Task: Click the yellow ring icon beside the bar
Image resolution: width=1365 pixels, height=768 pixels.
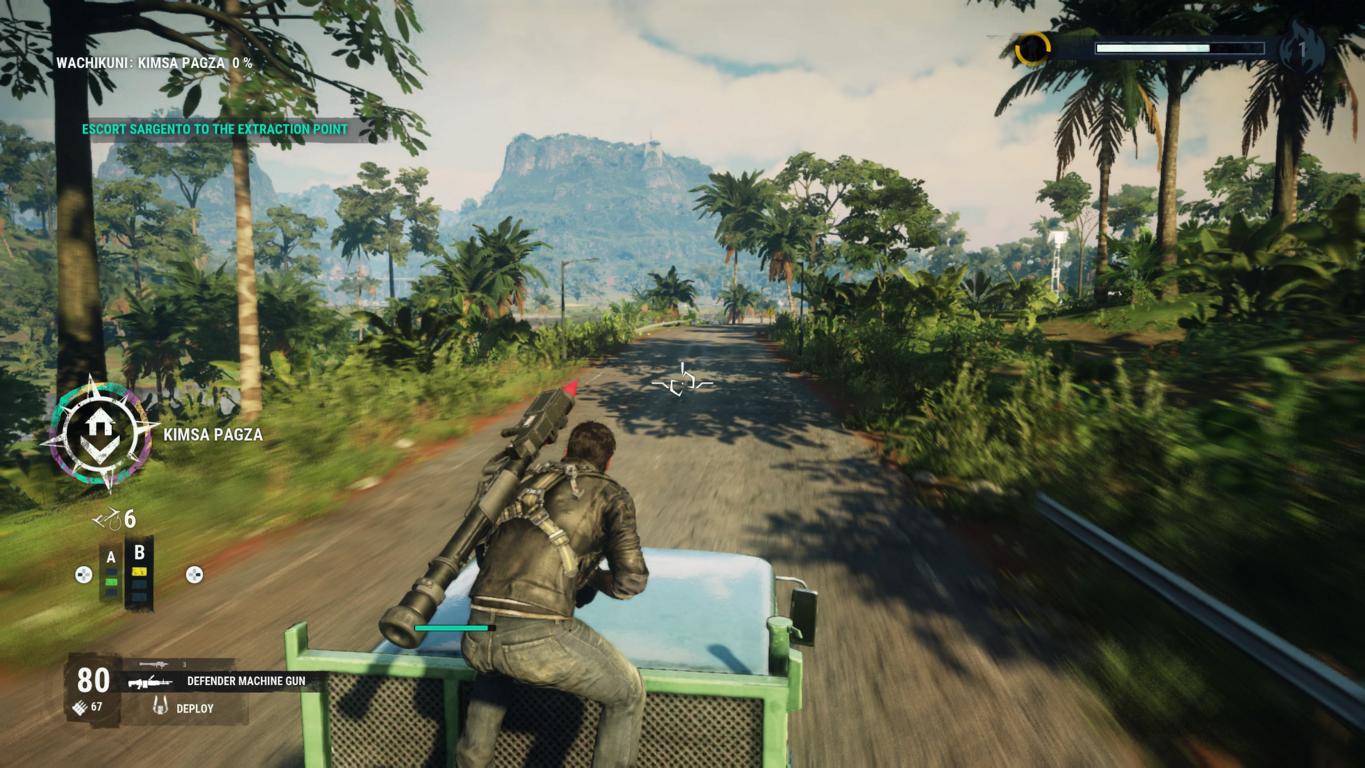Action: click(x=1033, y=48)
